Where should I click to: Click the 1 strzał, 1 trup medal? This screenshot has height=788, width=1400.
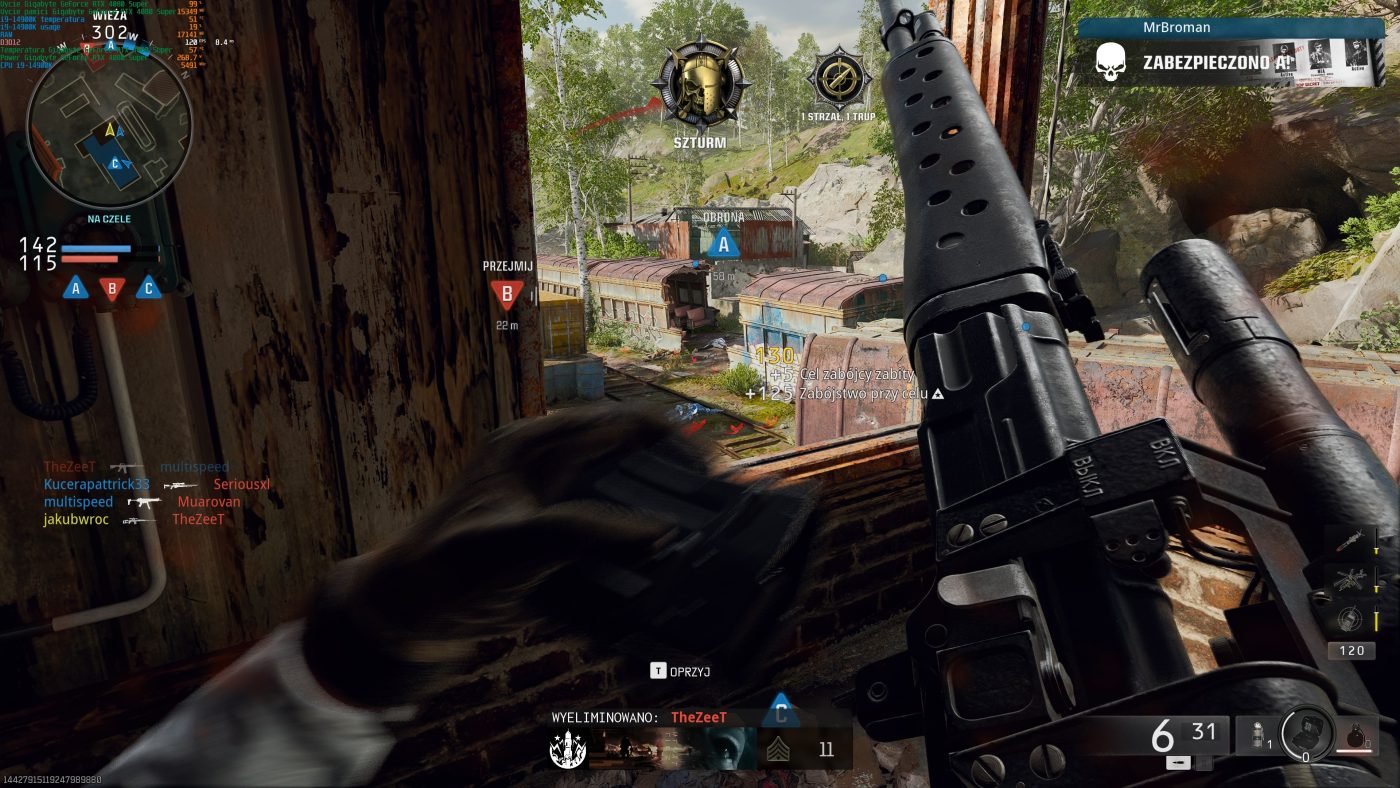[839, 79]
